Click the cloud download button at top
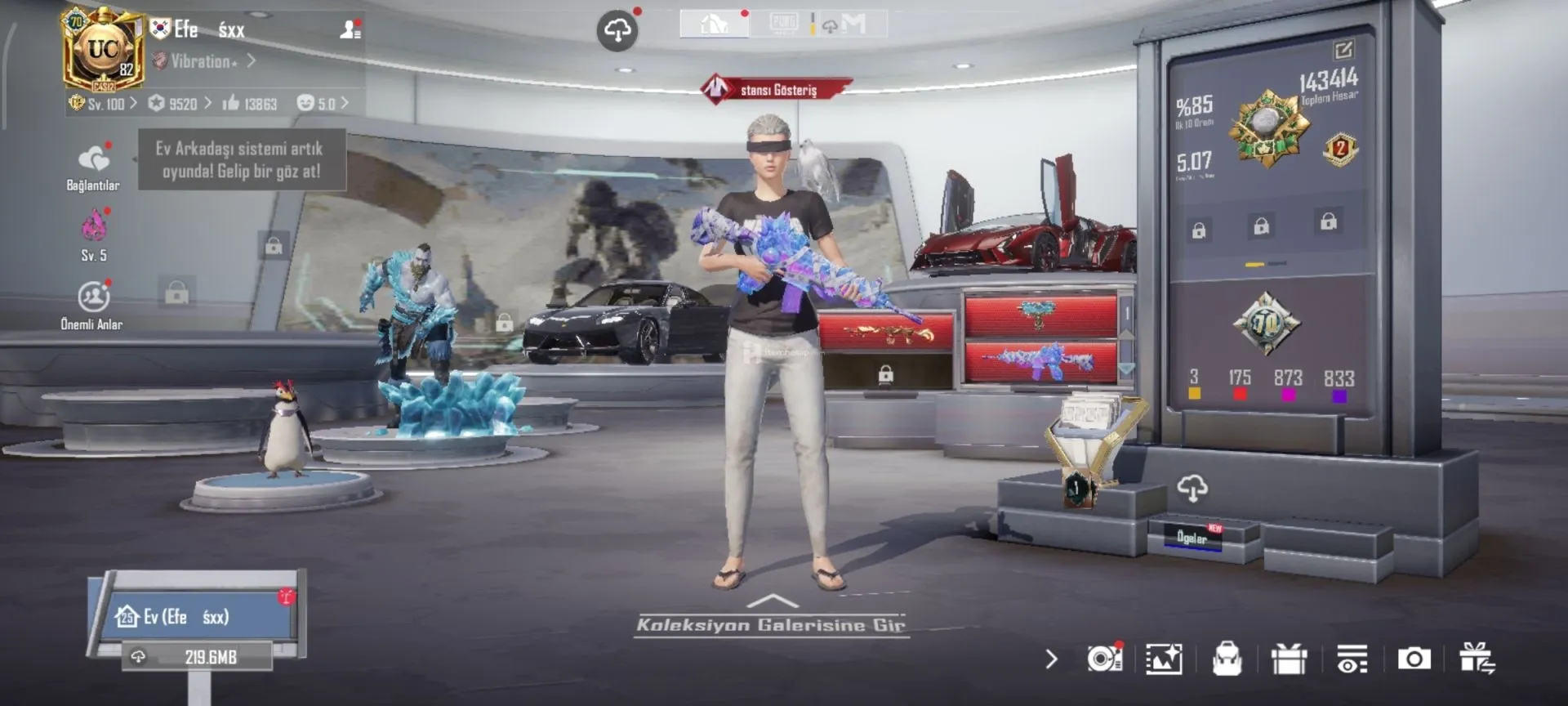 (x=617, y=31)
